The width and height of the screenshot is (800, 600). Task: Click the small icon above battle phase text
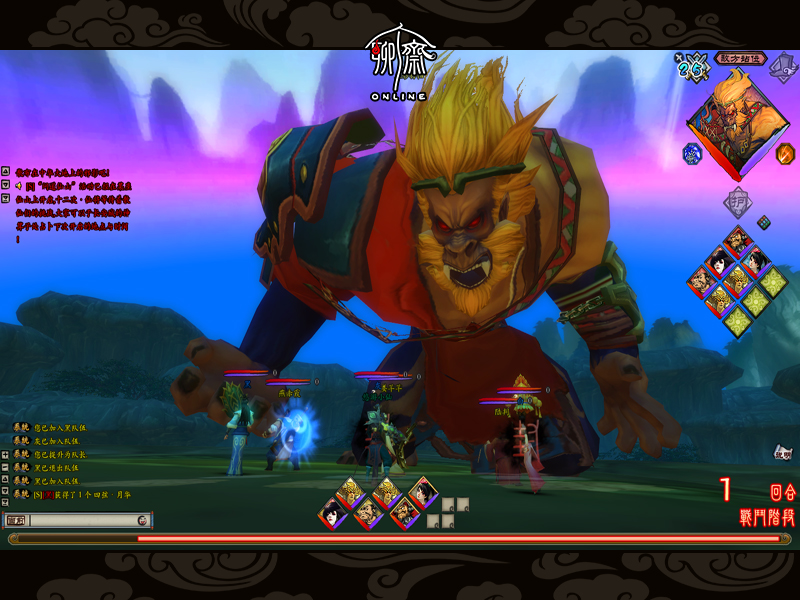pyautogui.click(x=782, y=454)
